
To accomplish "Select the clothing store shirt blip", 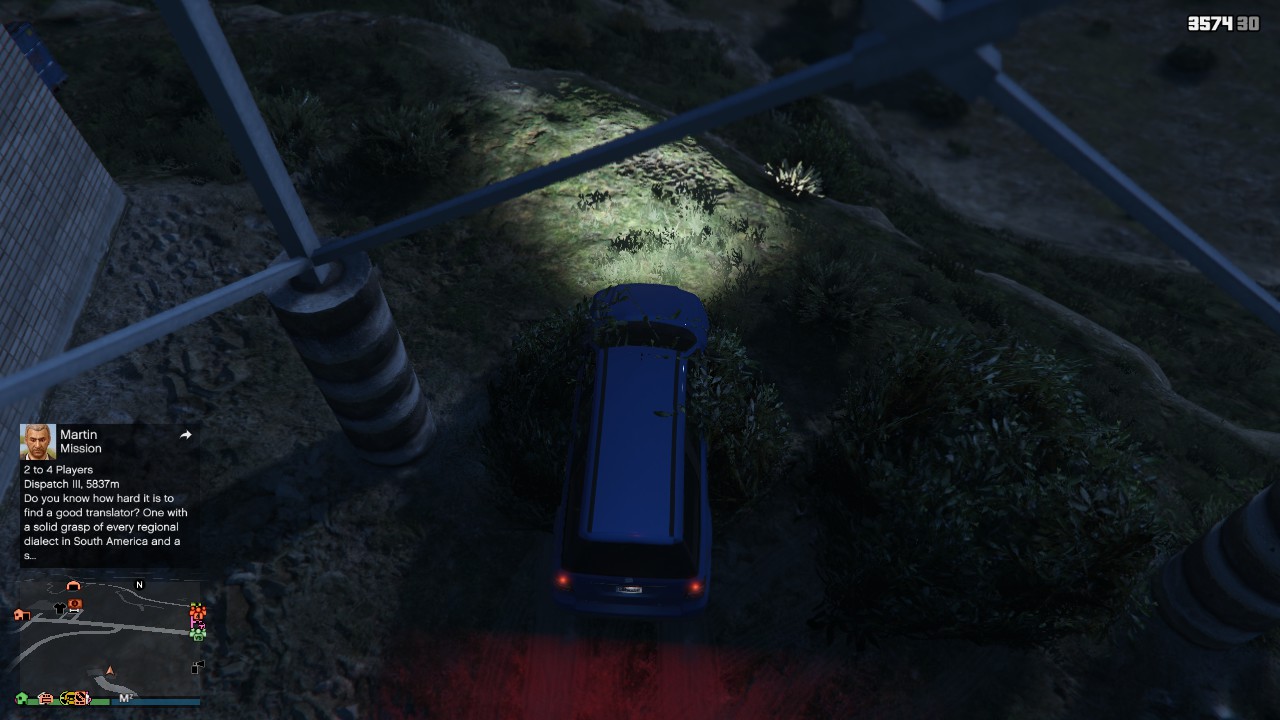I will click(x=59, y=607).
